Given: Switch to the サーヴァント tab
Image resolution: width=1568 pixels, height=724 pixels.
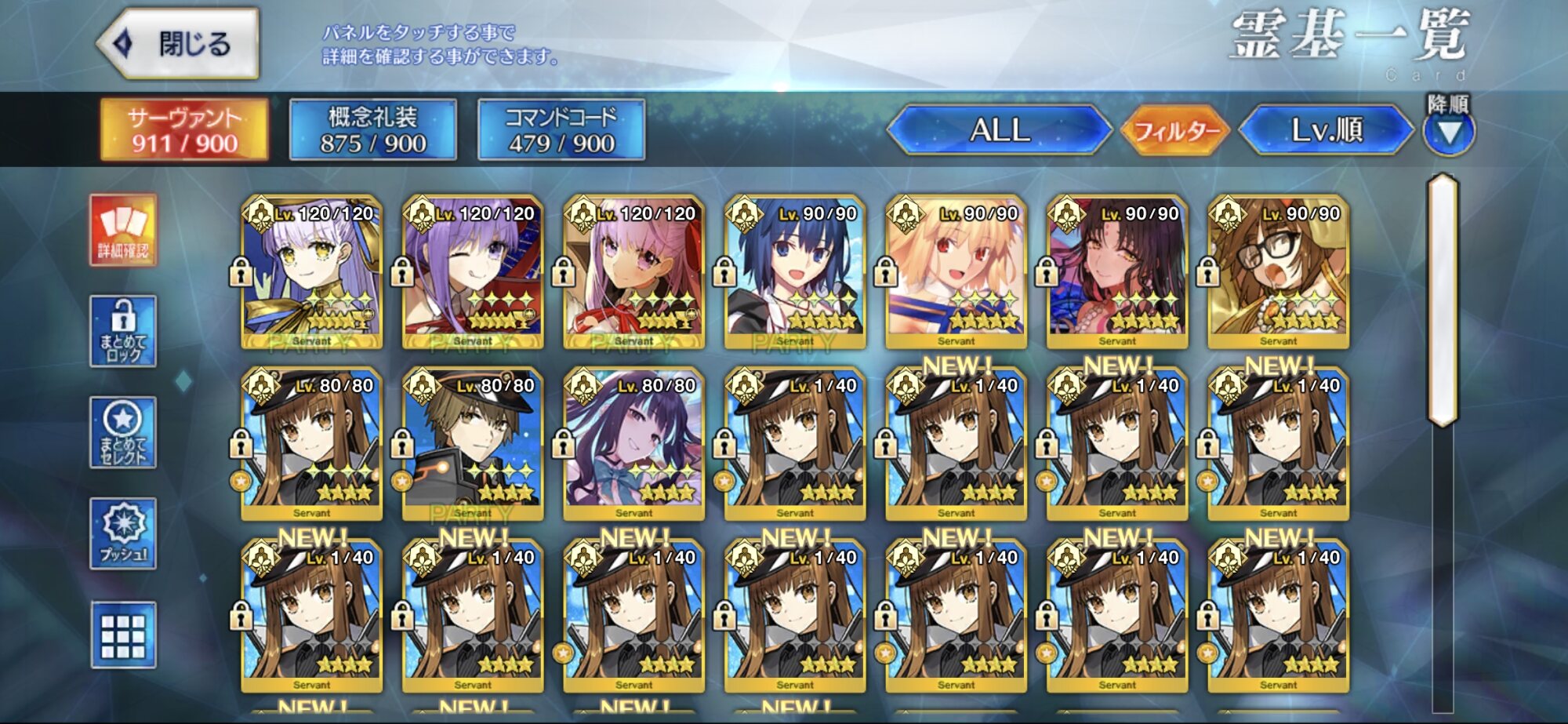Looking at the screenshot, I should point(184,129).
